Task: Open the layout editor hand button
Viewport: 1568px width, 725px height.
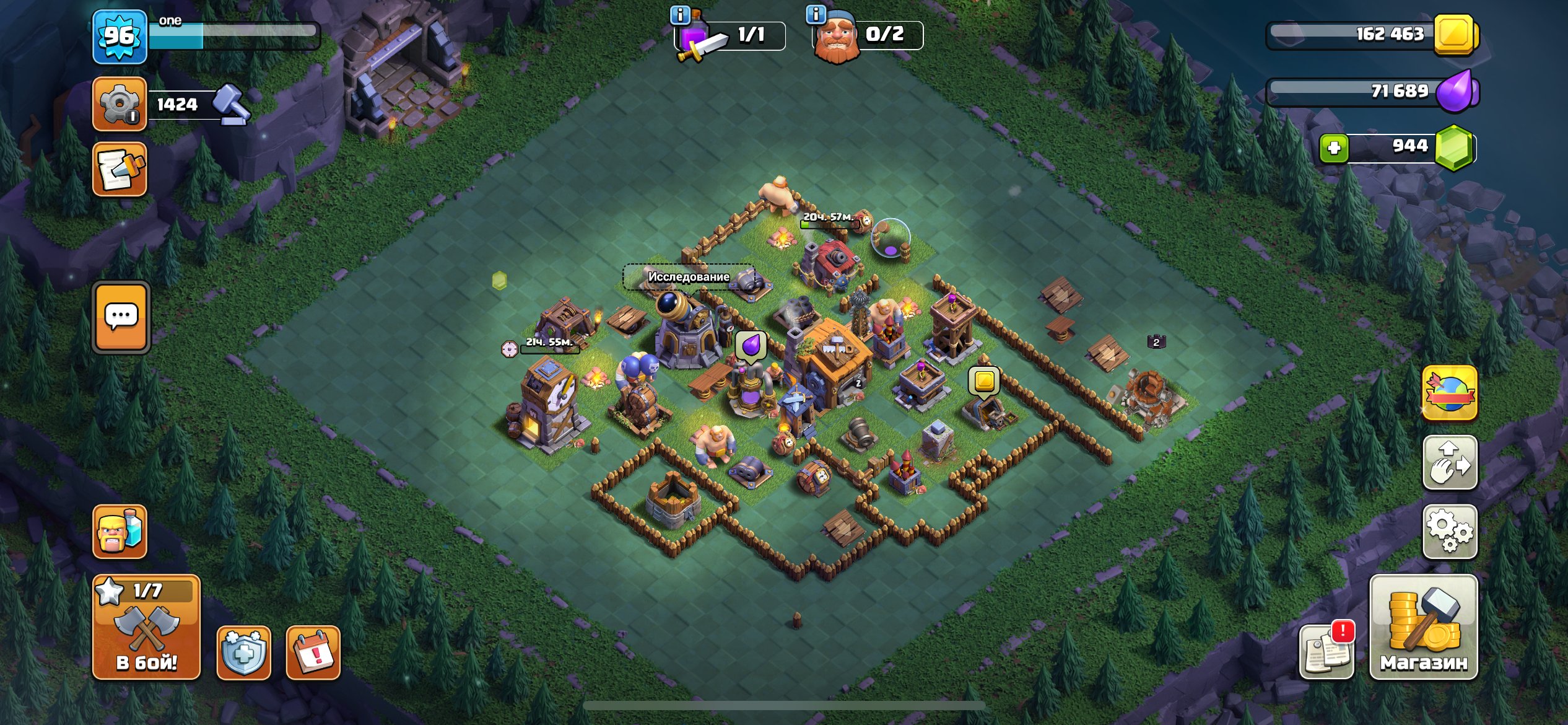Action: point(1450,462)
